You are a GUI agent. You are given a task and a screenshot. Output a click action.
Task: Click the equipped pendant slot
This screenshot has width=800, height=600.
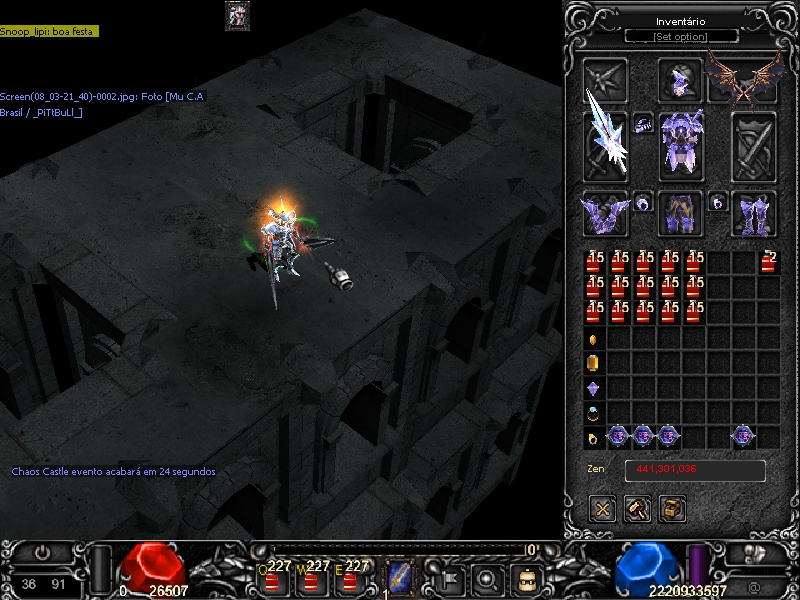643,123
